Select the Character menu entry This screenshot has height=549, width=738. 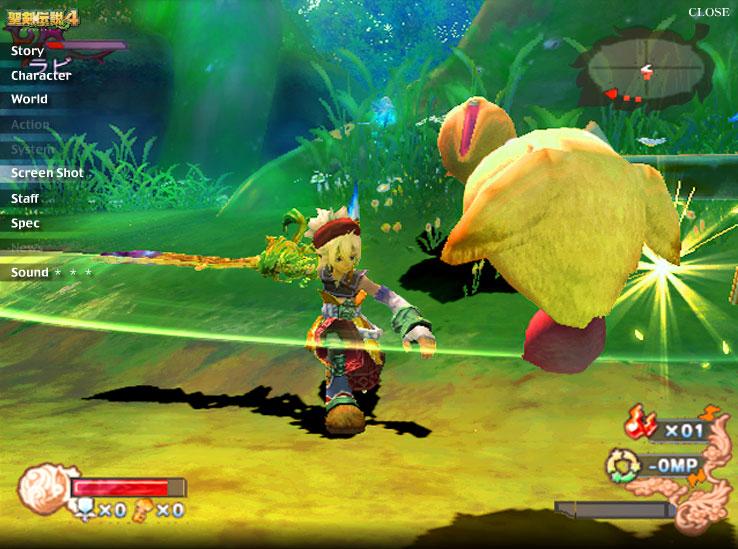pos(41,75)
